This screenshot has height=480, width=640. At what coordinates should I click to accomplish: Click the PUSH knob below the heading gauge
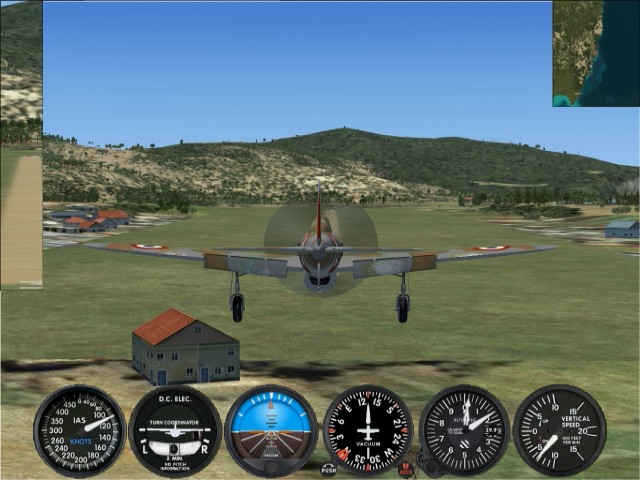tap(328, 468)
